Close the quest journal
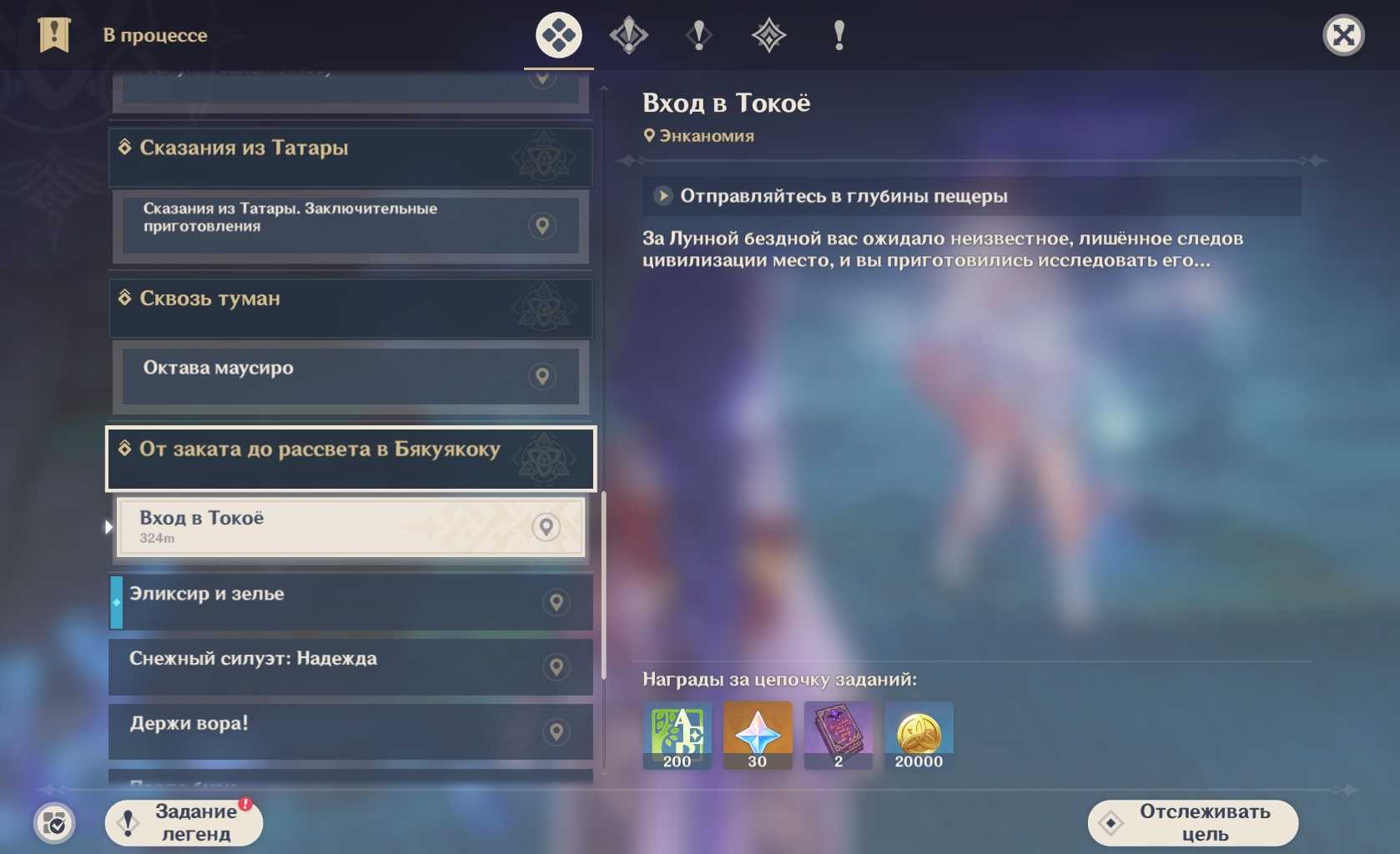This screenshot has width=1400, height=854. coord(1343,36)
